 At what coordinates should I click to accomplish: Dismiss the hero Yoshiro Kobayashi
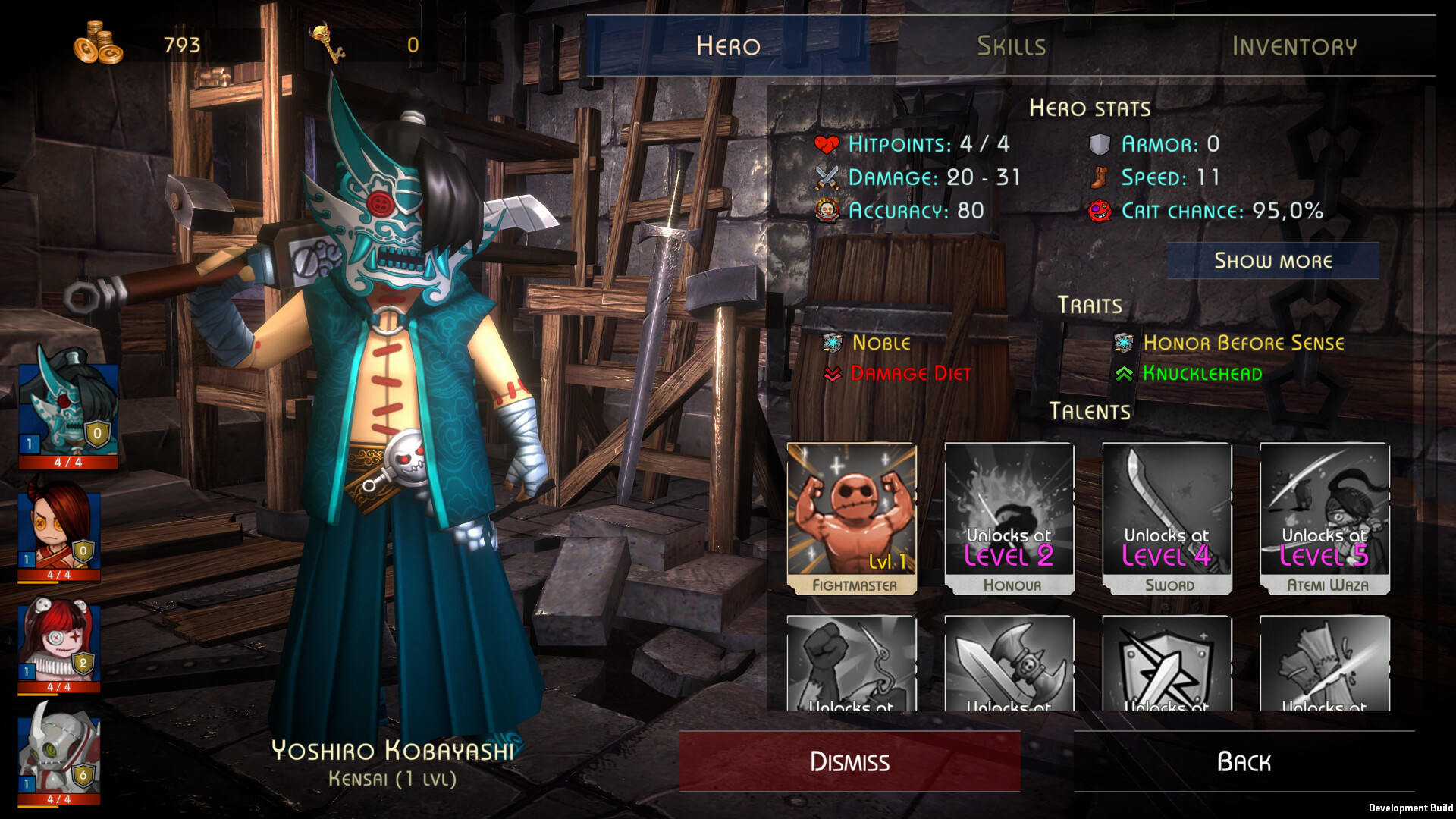(849, 761)
